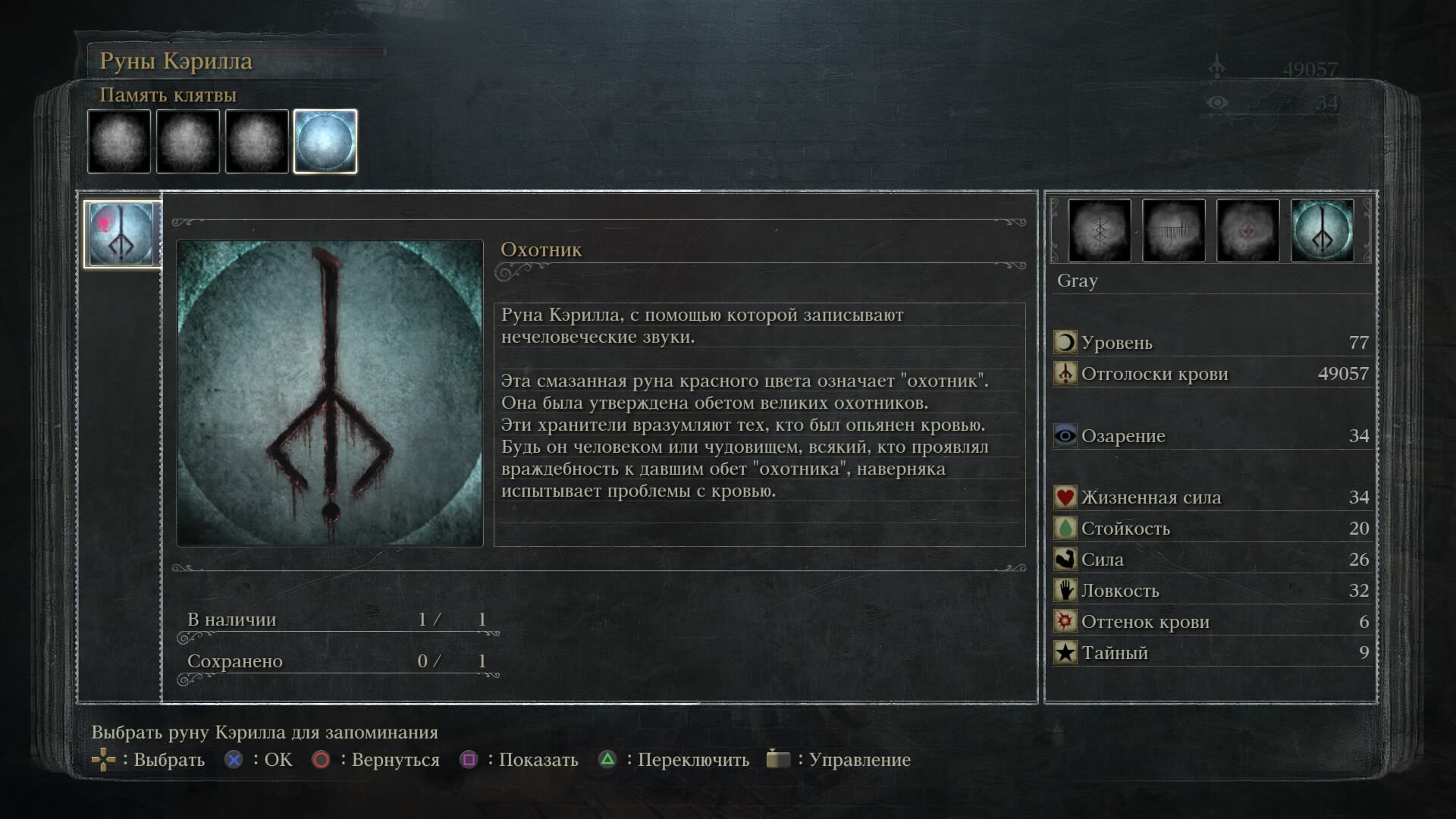This screenshot has height=819, width=1456.
Task: Click the Insight eye icon
Action: pyautogui.click(x=1065, y=436)
